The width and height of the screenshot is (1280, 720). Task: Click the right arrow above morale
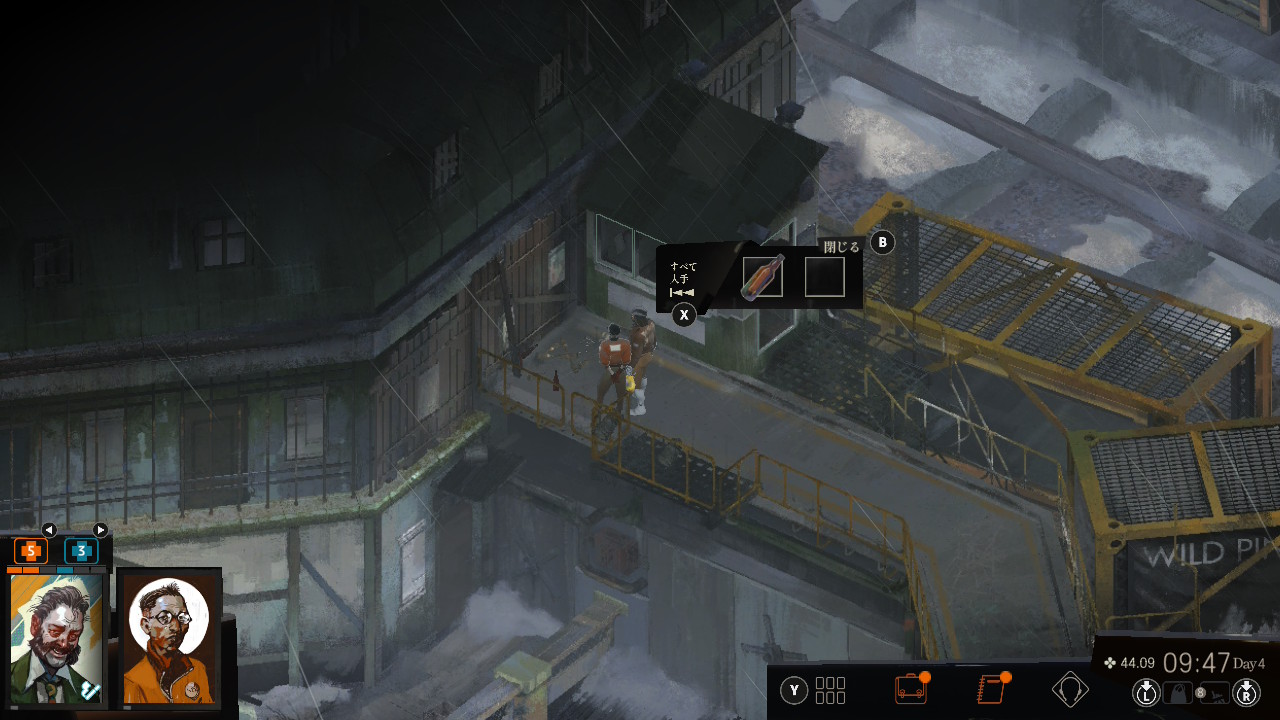coord(100,530)
